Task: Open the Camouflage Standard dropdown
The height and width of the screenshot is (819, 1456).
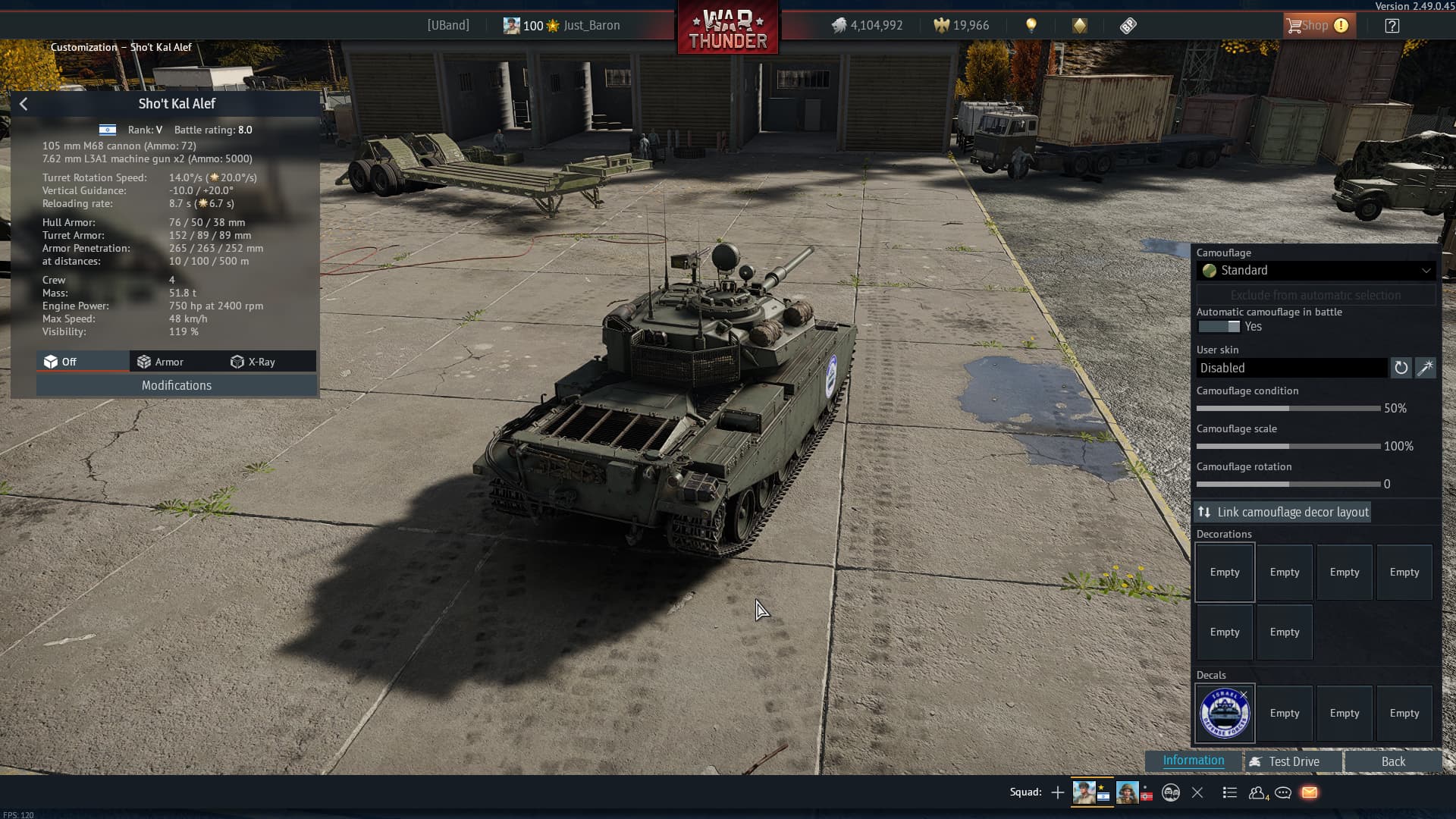Action: point(1316,271)
